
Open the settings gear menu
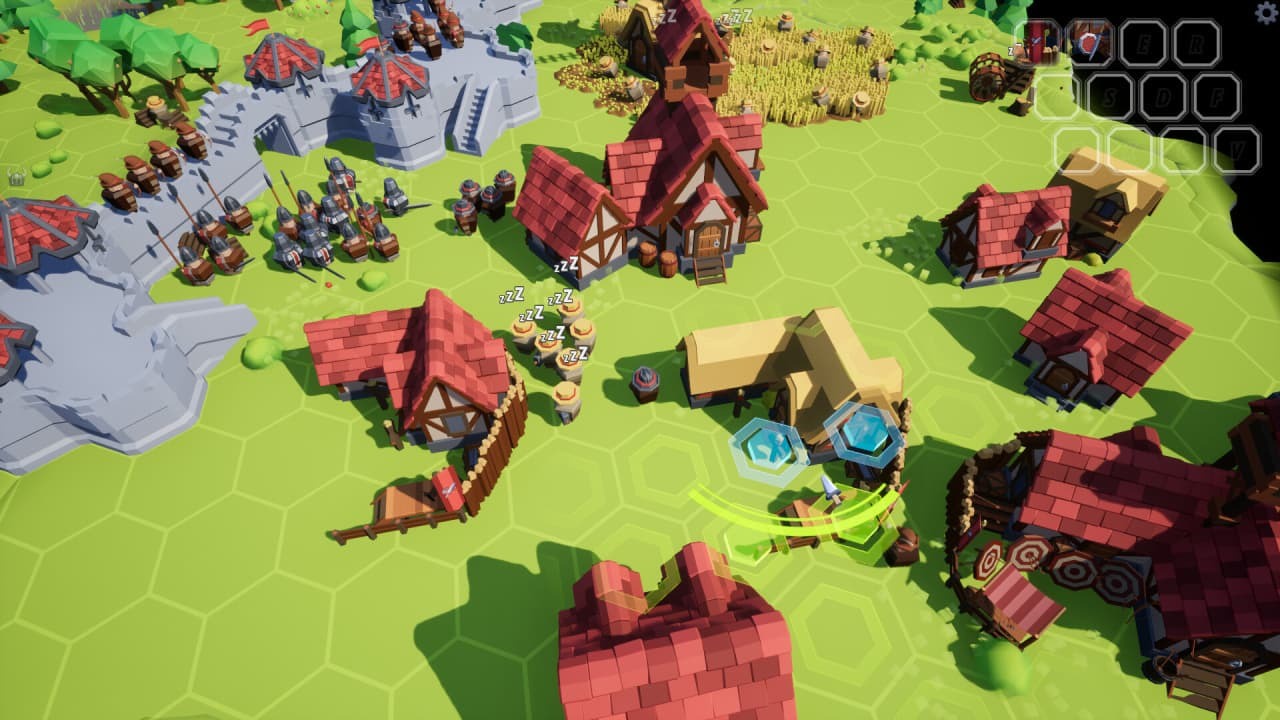point(1264,12)
